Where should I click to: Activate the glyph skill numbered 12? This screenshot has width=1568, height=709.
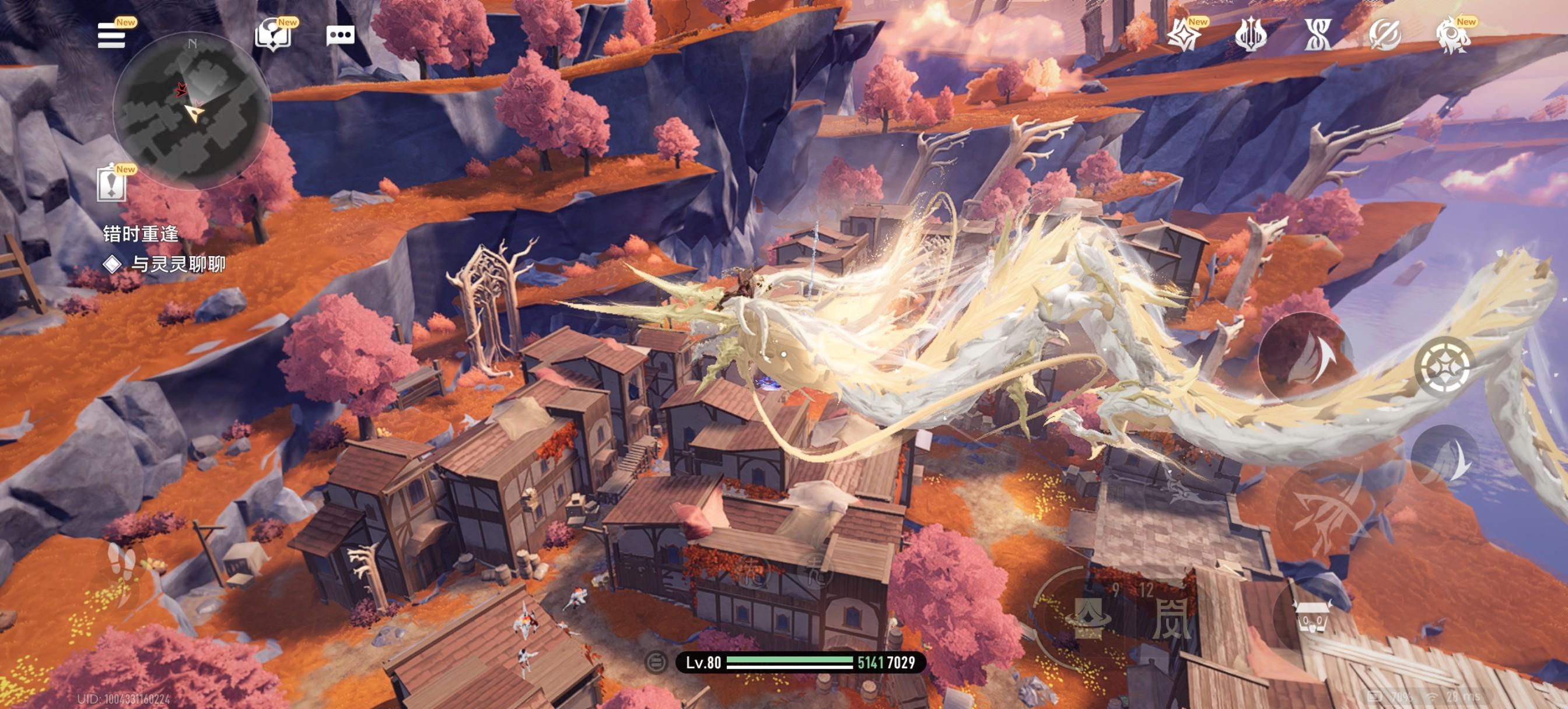(x=1170, y=617)
